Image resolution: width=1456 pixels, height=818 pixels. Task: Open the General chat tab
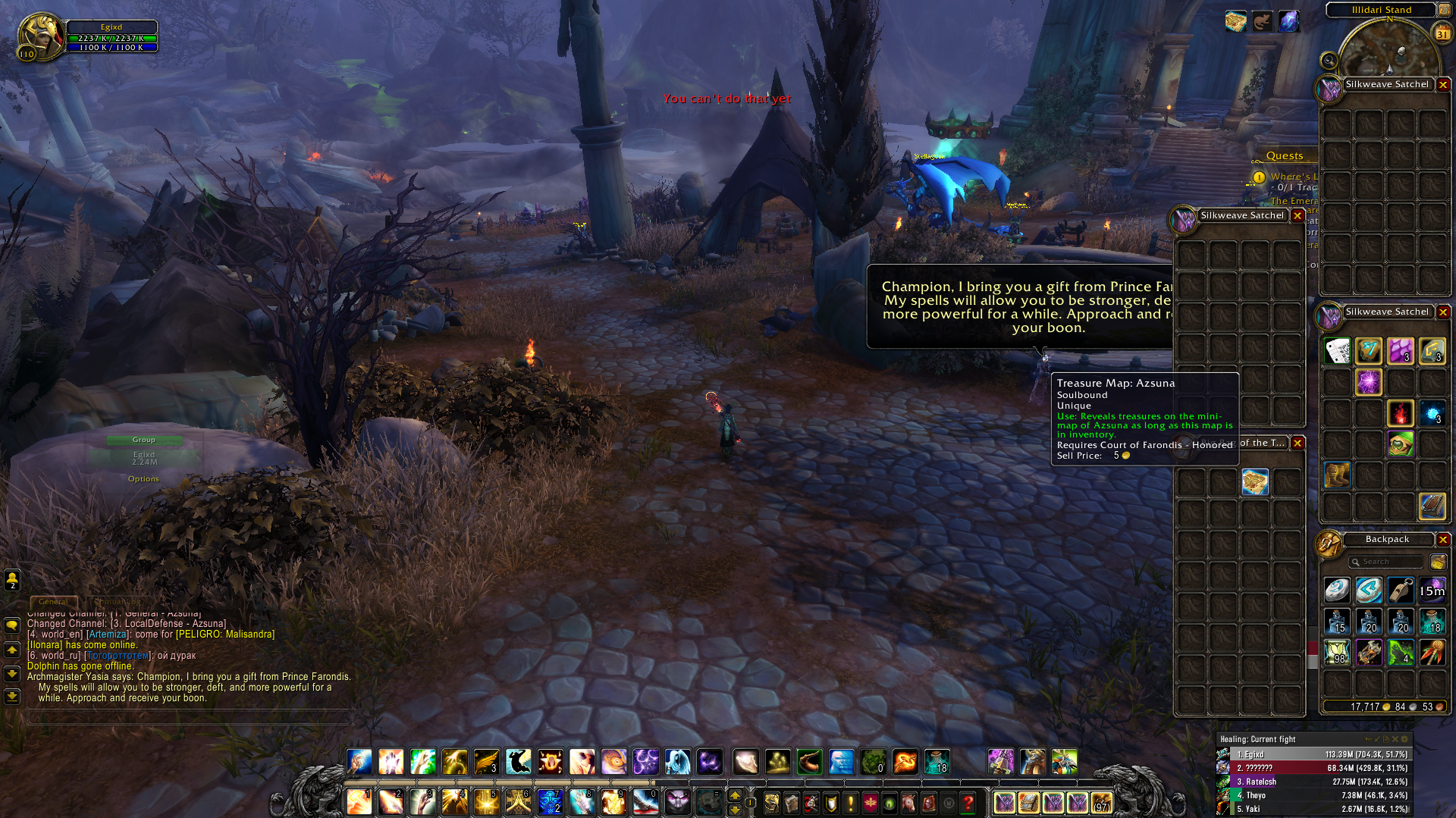53,602
